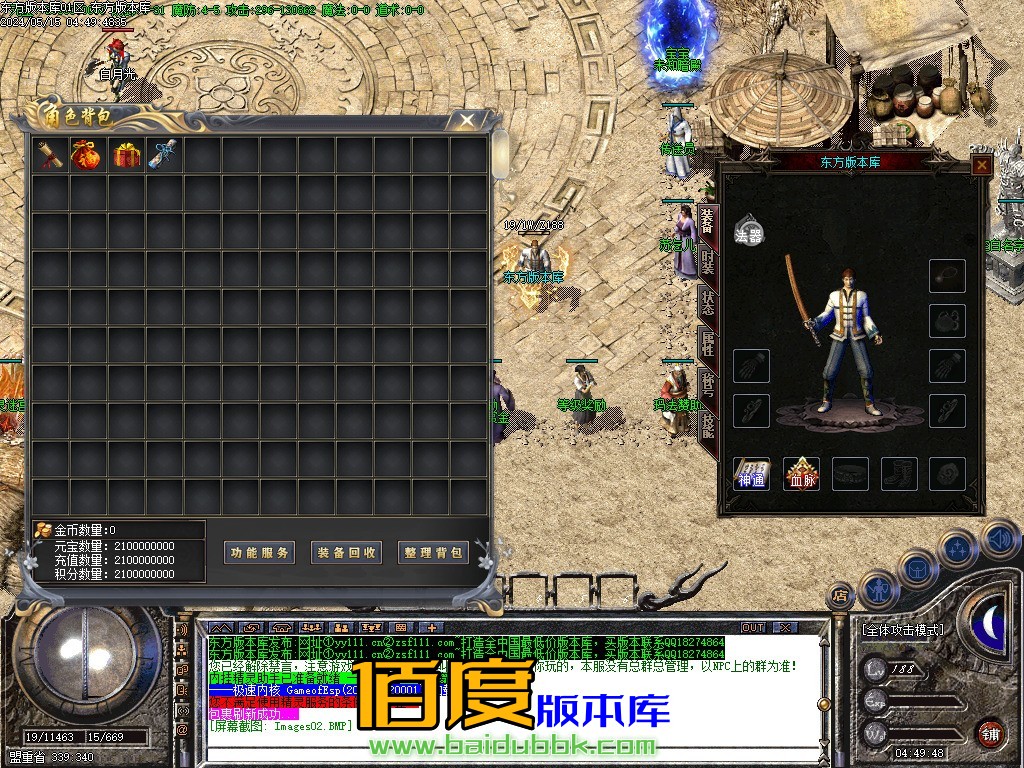Click the red 铺 stall button
1024x768 pixels.
tap(991, 732)
